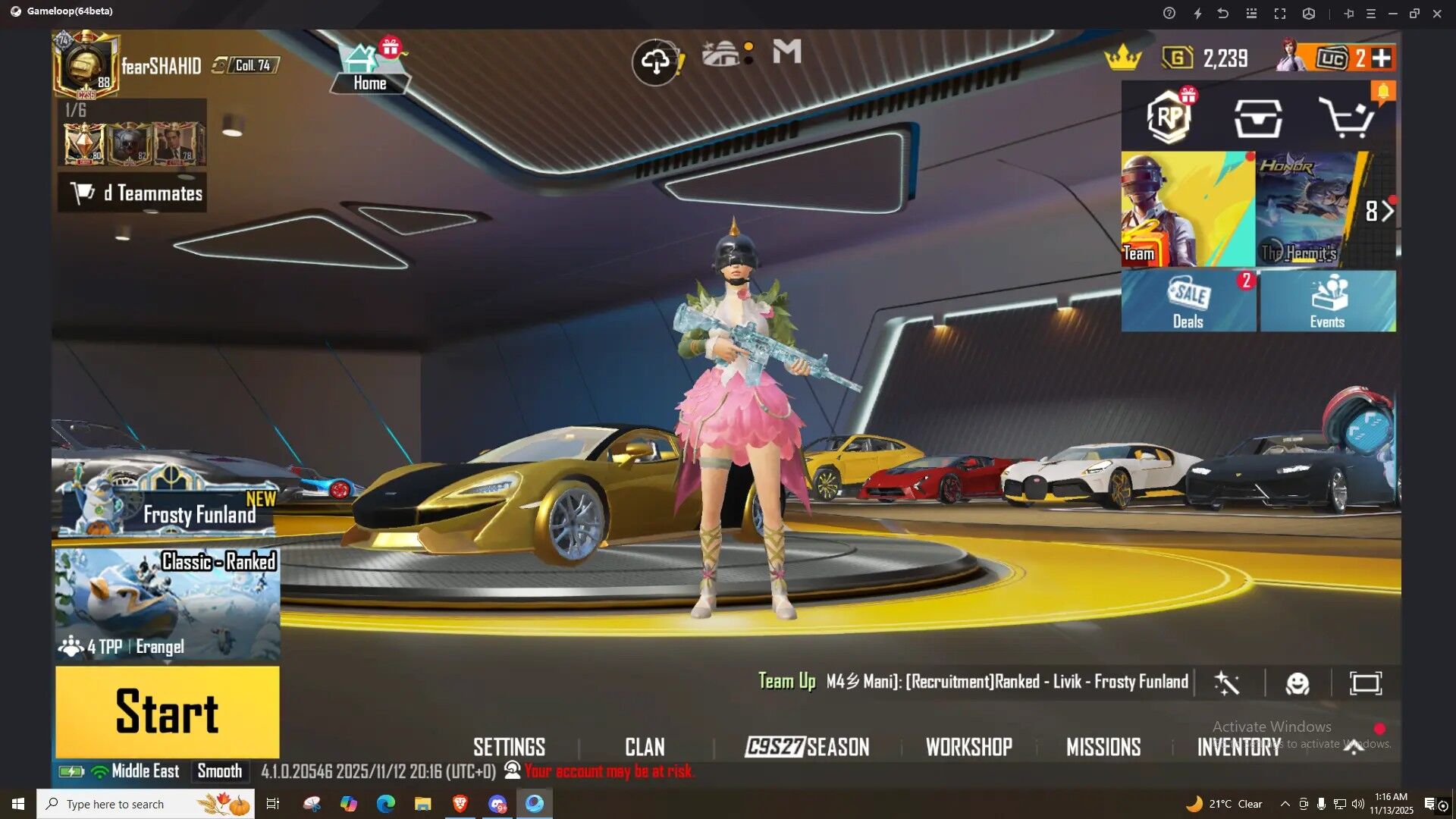Open the Inventory
The height and width of the screenshot is (819, 1456).
1239,747
